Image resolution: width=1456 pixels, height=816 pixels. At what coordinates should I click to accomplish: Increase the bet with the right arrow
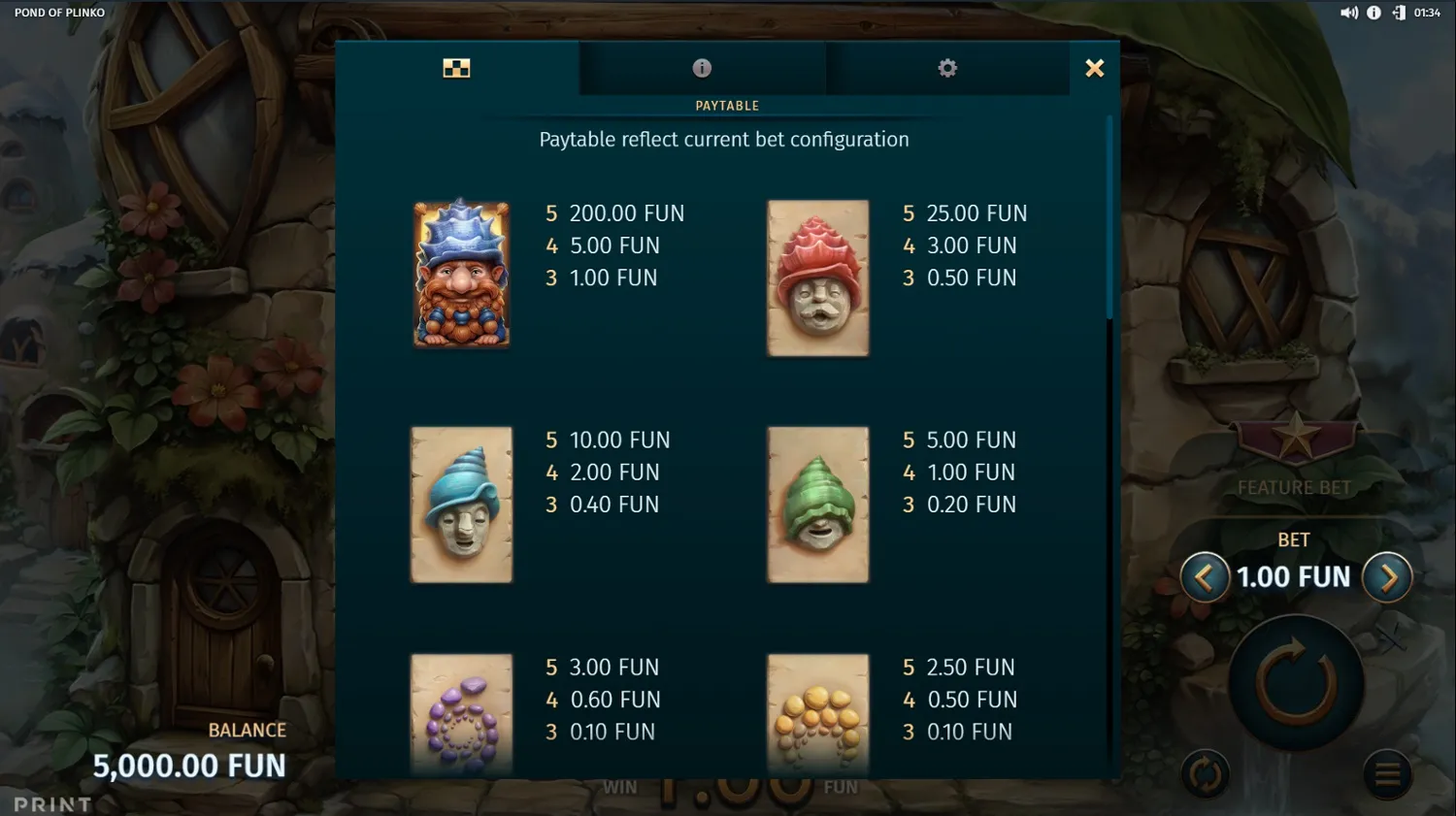coord(1388,576)
